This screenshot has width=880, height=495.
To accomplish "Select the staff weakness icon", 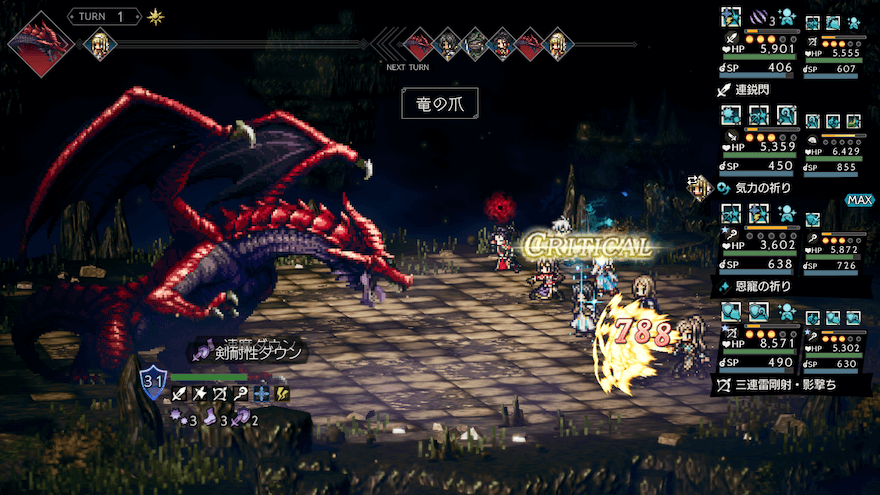I will click(241, 394).
